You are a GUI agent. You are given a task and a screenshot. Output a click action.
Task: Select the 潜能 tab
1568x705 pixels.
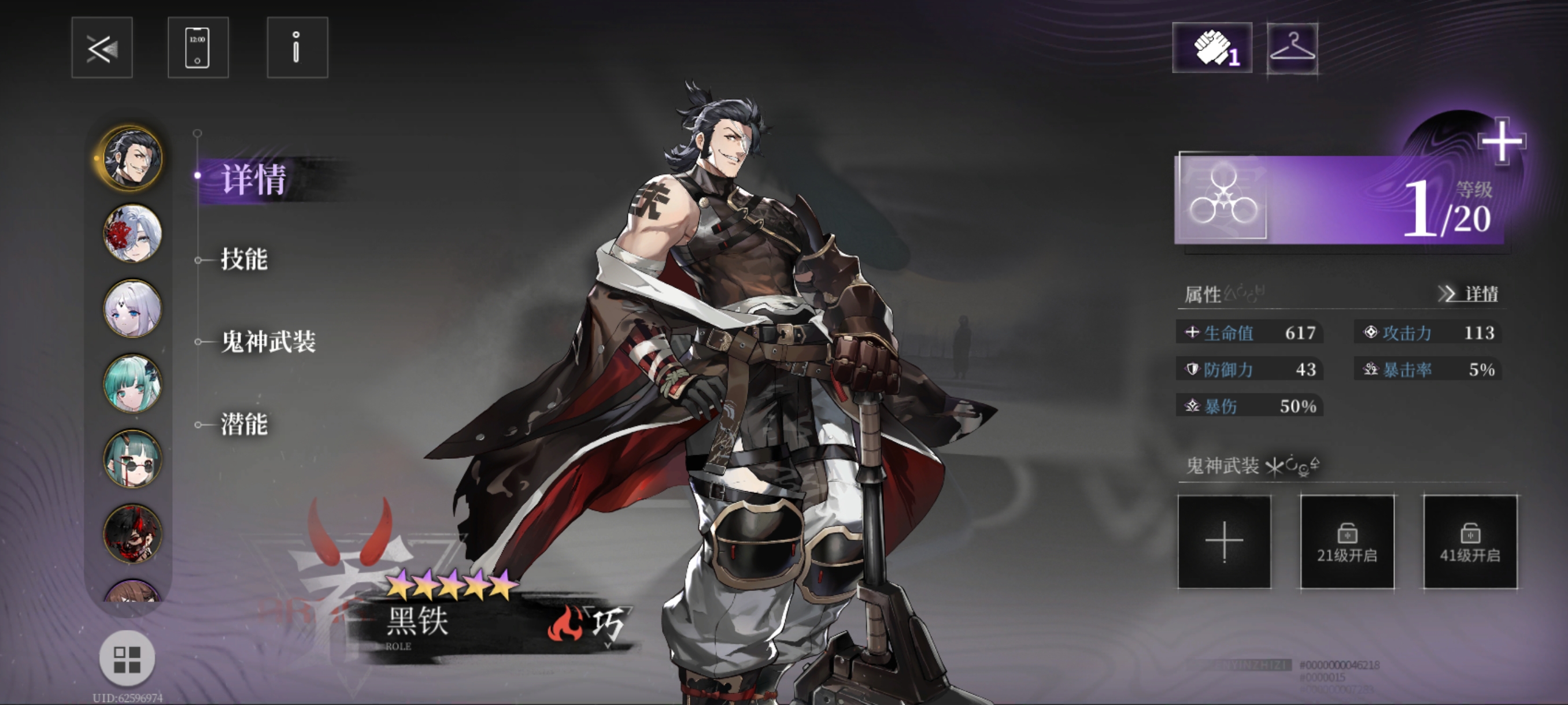[244, 425]
